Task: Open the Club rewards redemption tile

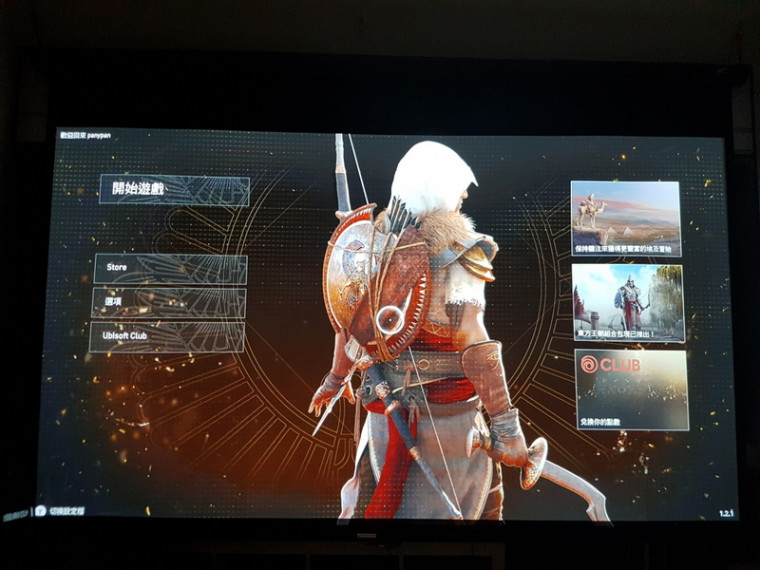Action: [x=631, y=388]
